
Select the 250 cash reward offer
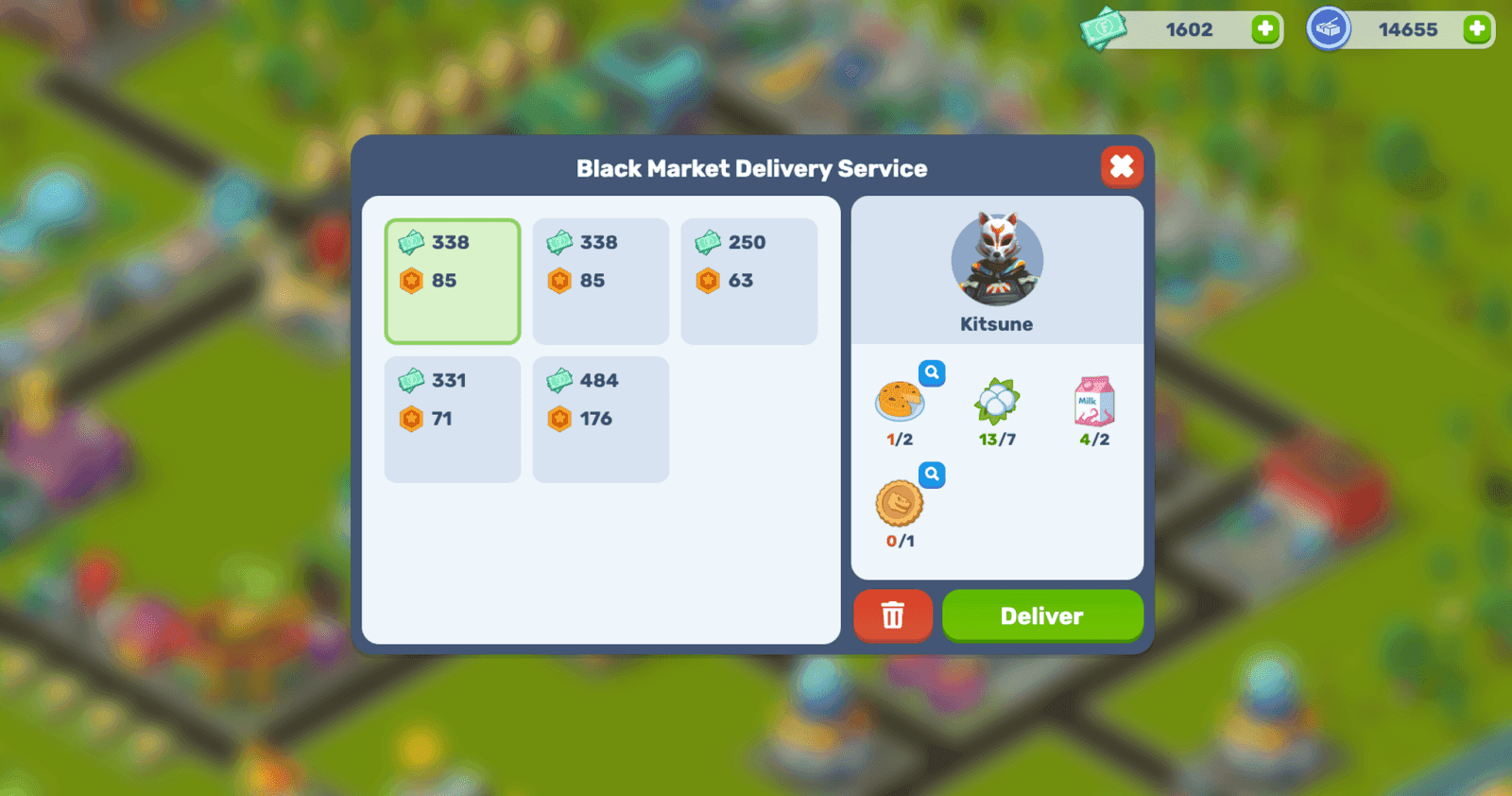click(x=747, y=281)
